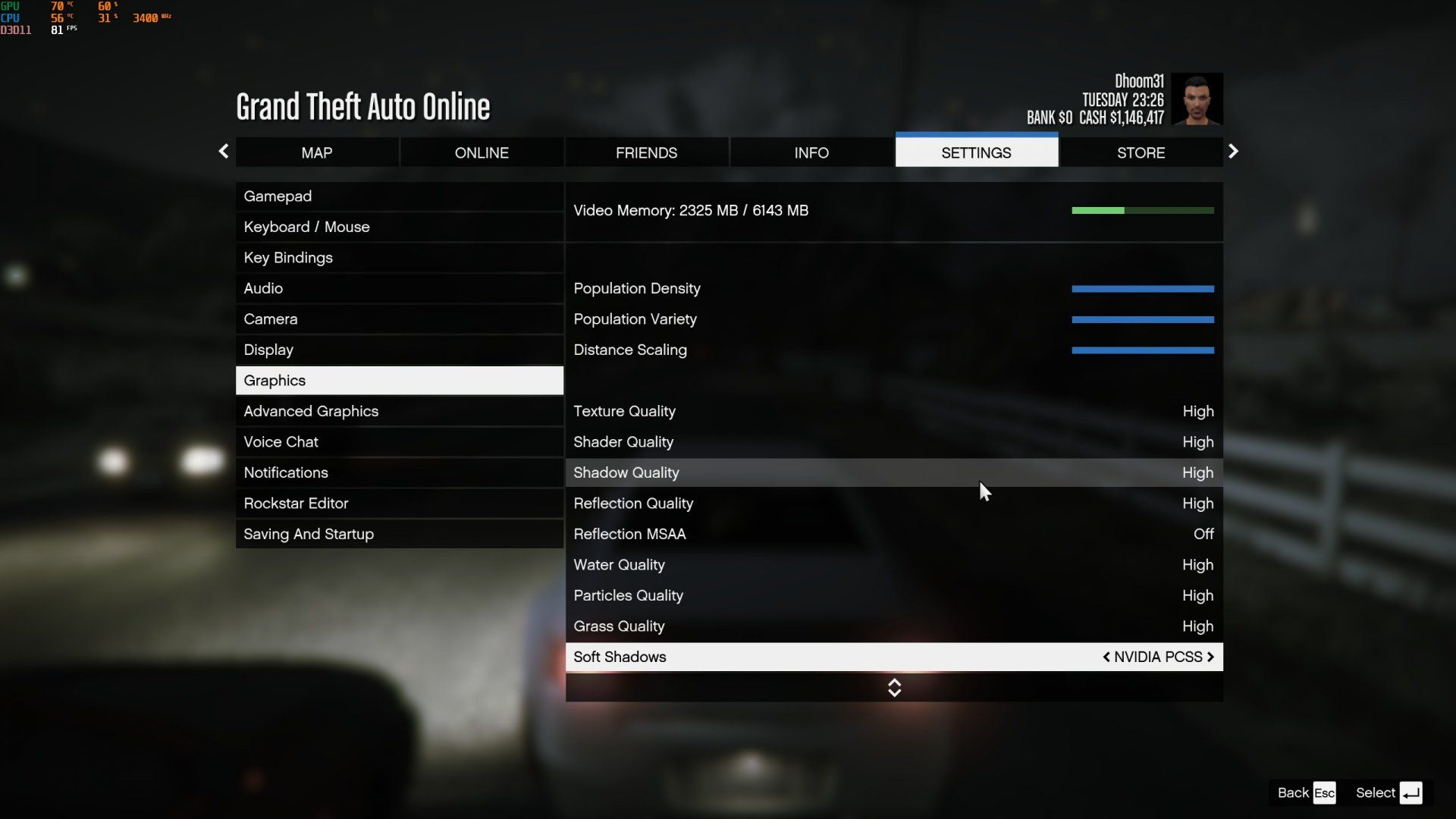Click the left arrow beside NVIDIA PCSS

[x=1106, y=657]
